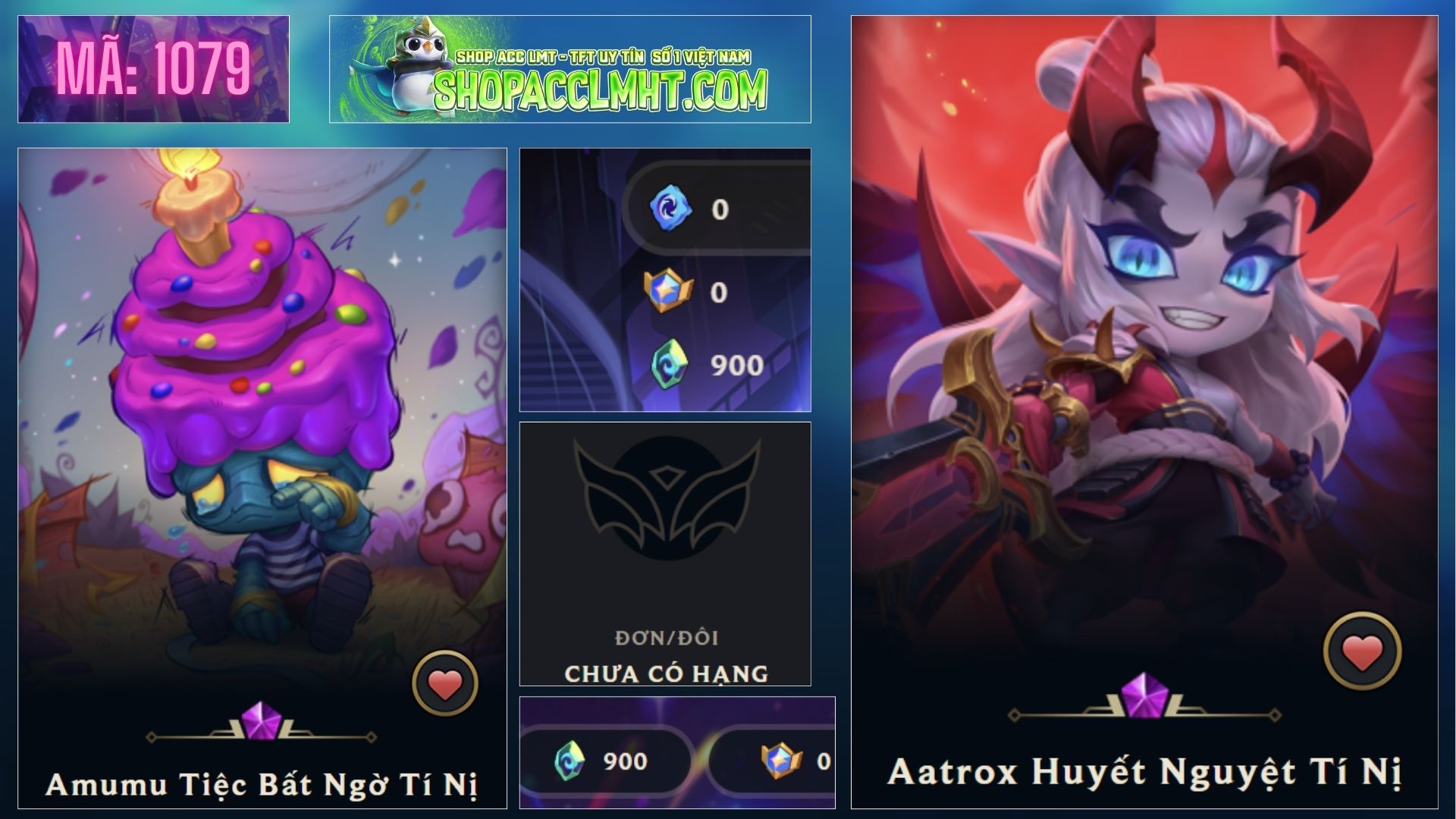Open the ShopAccLMHT.com banner
The image size is (1456, 819).
tap(570, 69)
